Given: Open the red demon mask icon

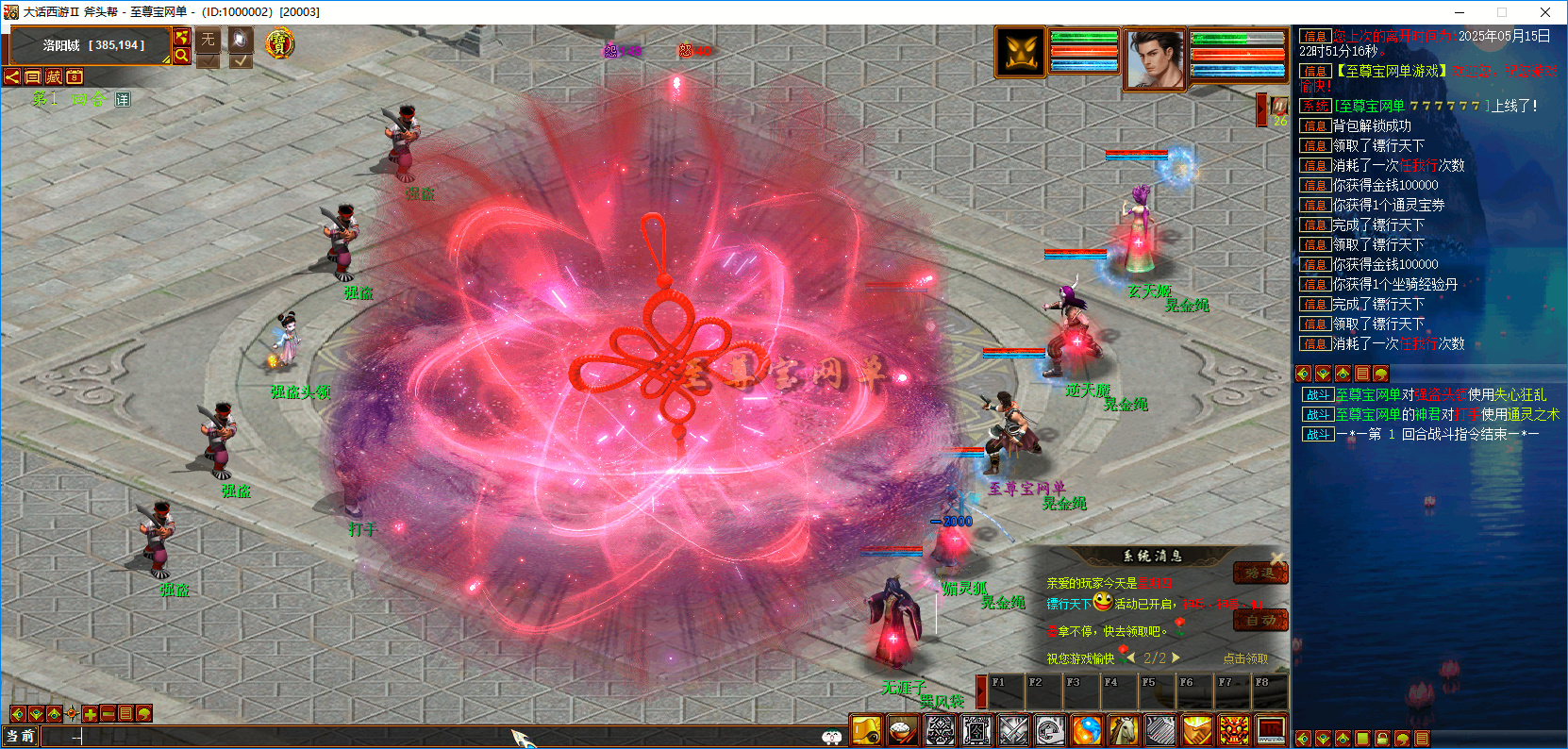Looking at the screenshot, I should click(1233, 730).
